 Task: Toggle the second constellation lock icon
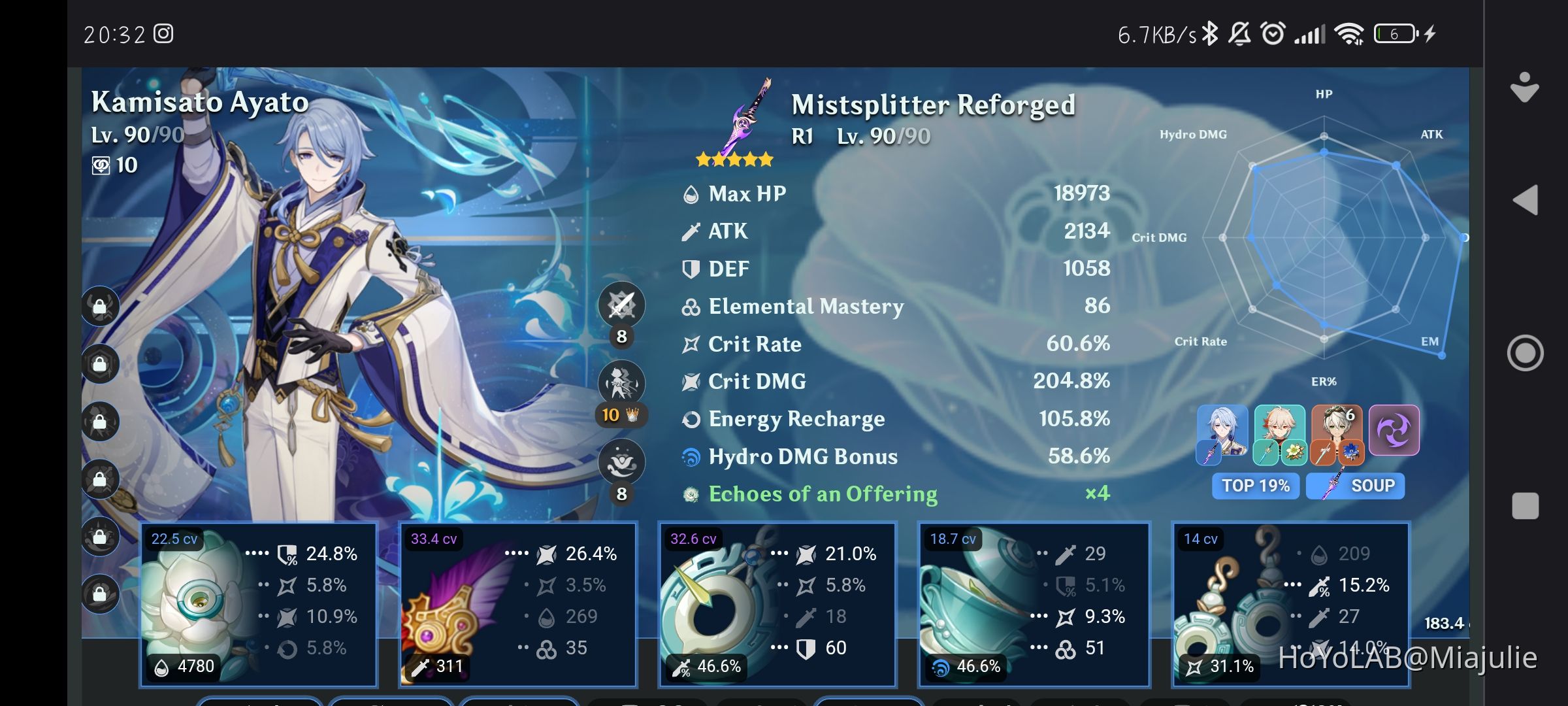pos(101,363)
